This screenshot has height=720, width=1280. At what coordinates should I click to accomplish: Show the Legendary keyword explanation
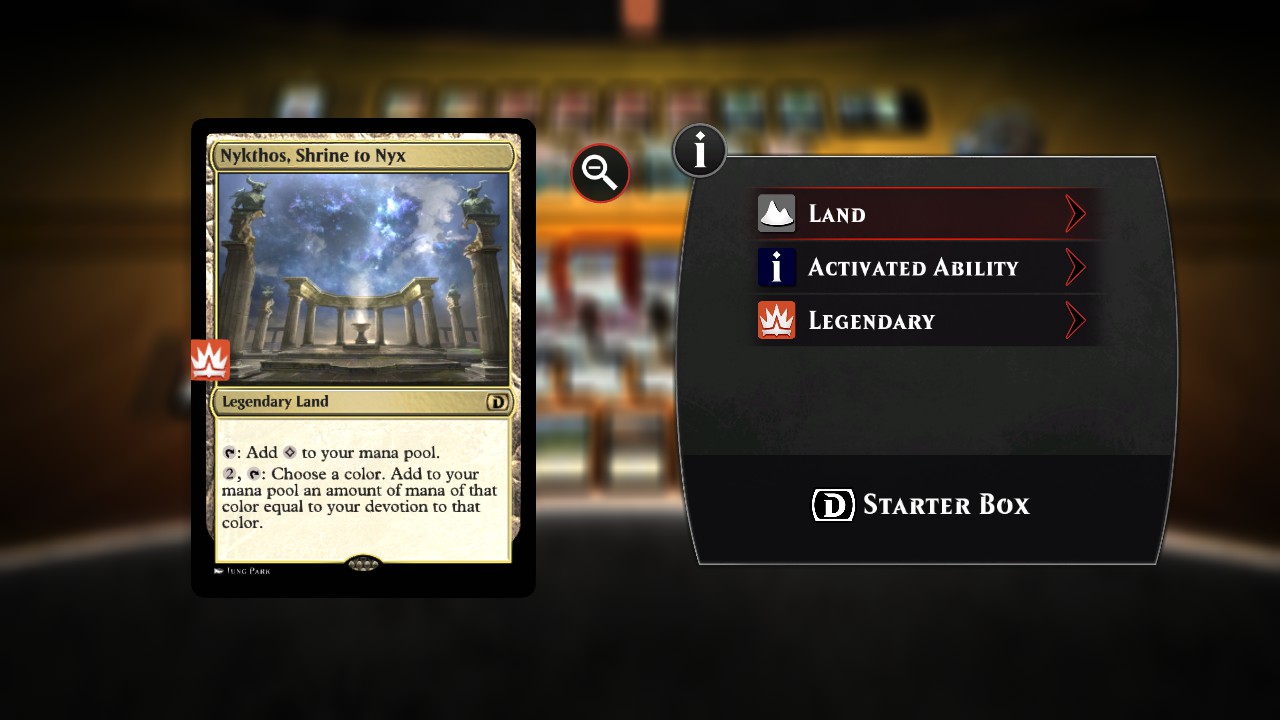928,321
